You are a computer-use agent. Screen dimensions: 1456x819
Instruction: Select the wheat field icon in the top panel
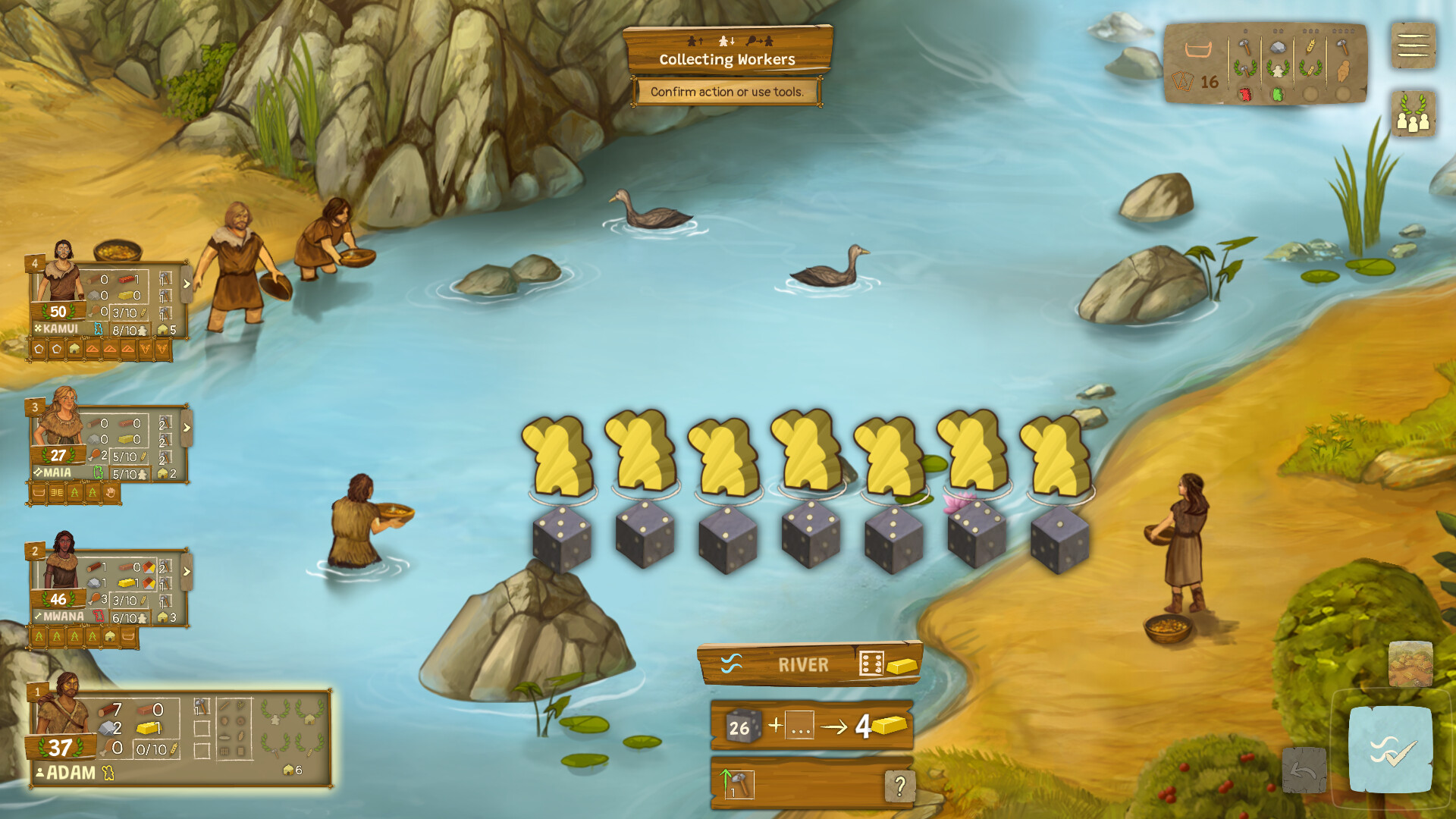1310,46
